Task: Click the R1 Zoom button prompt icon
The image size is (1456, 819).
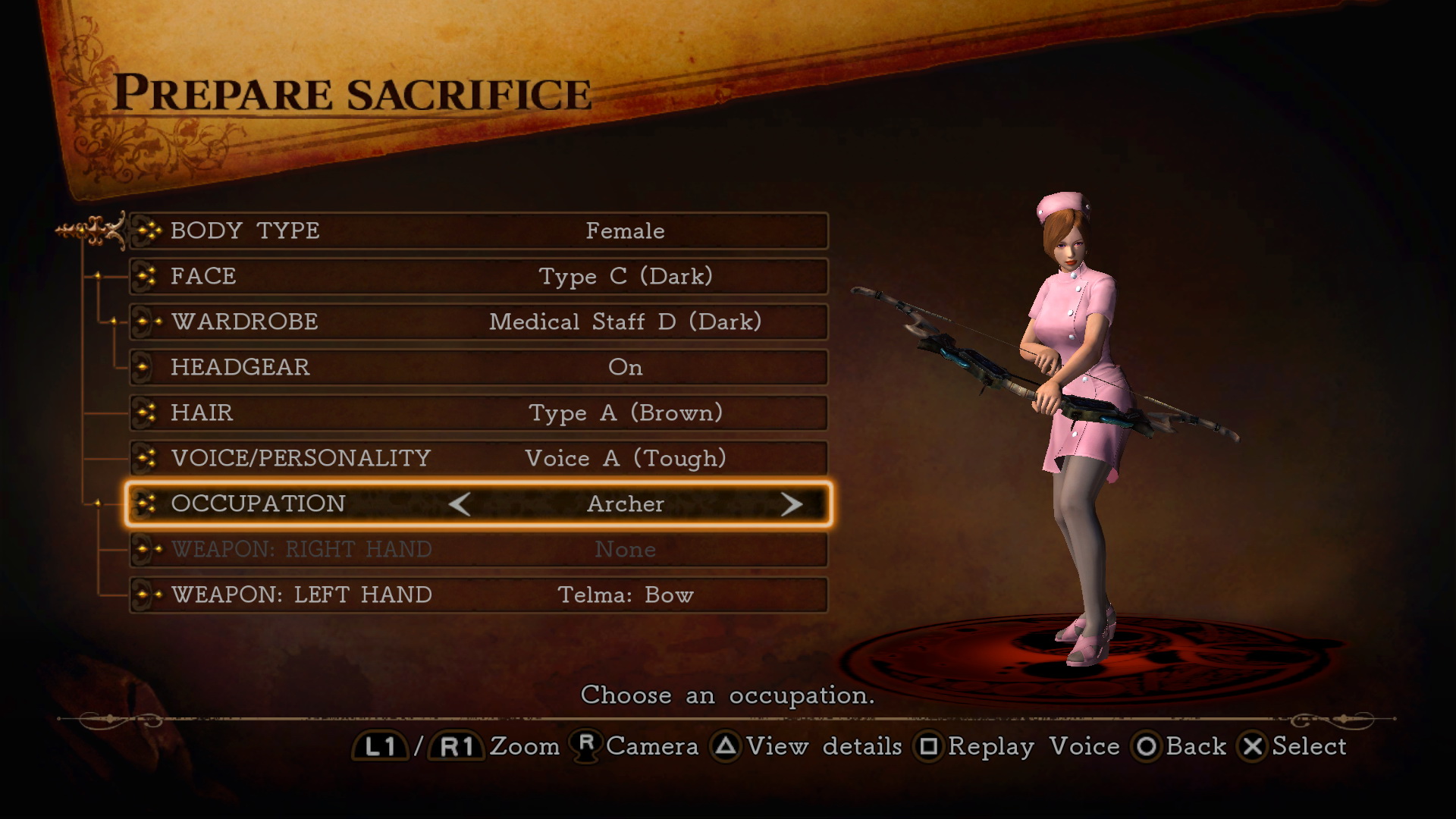Action: (x=455, y=746)
